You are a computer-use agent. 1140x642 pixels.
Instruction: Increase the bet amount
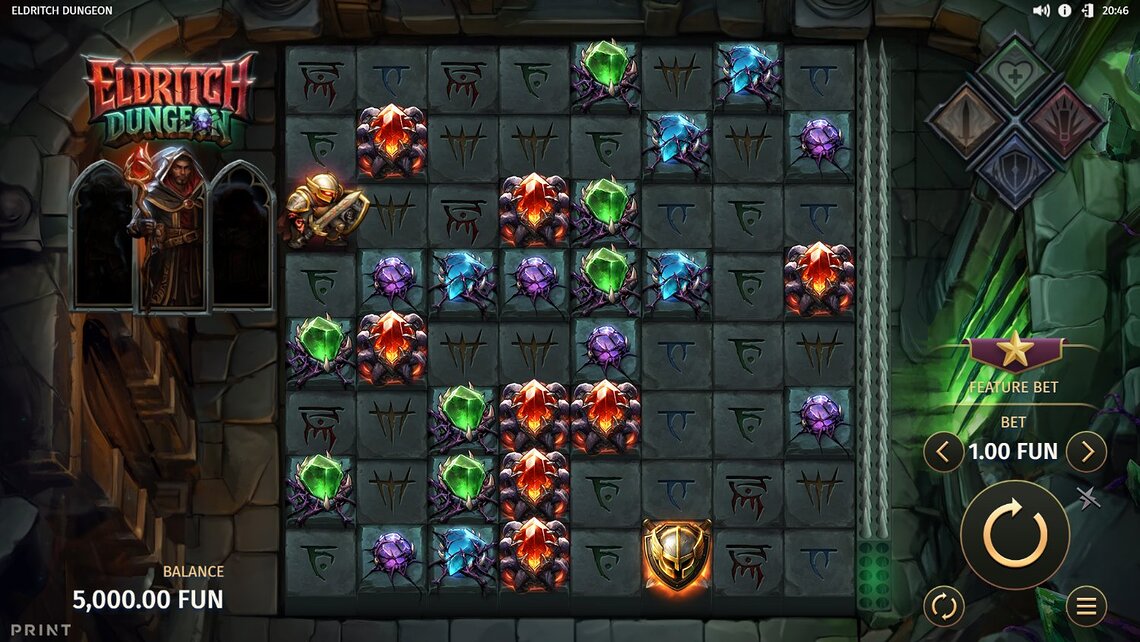(x=1086, y=452)
